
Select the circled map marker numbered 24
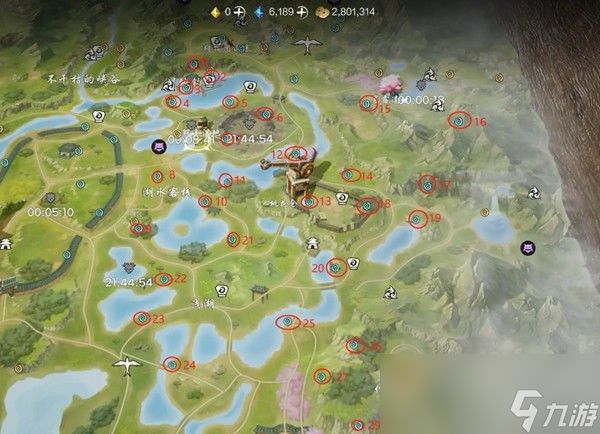tap(171, 364)
